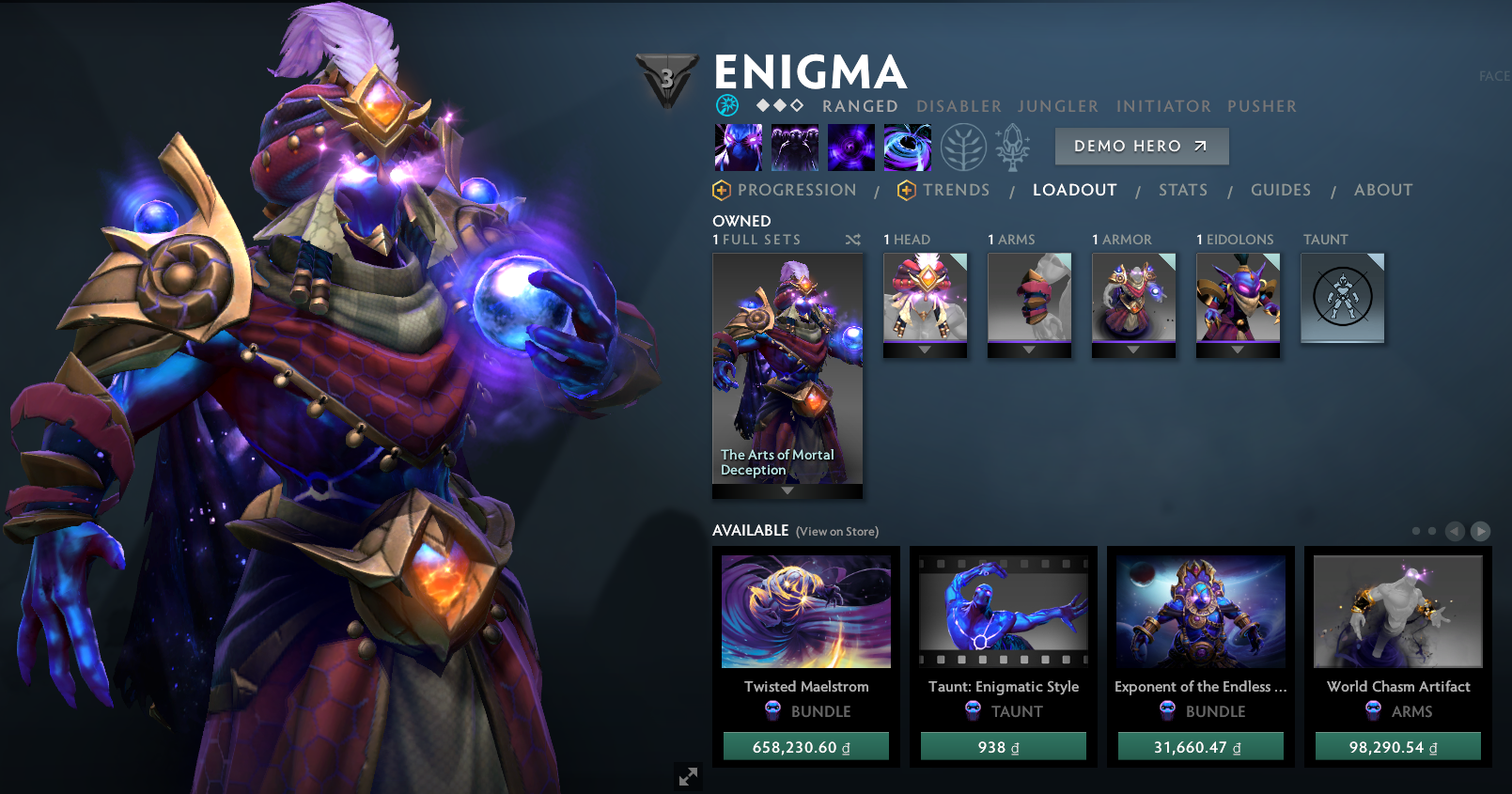Viewport: 1512px width, 794px height.
Task: Expand The Arts of Mortal Deception set dropdown
Action: click(x=787, y=490)
